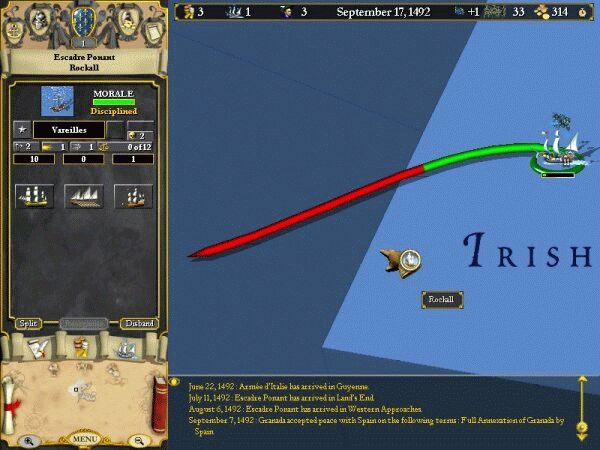Select the white quill papers icon
Viewport: 600px width, 450px height.
[x=37, y=348]
